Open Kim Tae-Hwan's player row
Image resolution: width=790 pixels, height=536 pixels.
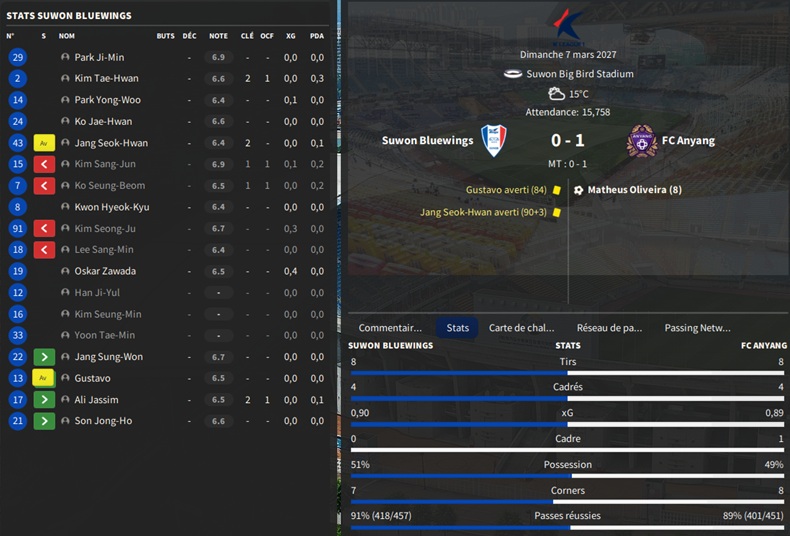point(106,78)
